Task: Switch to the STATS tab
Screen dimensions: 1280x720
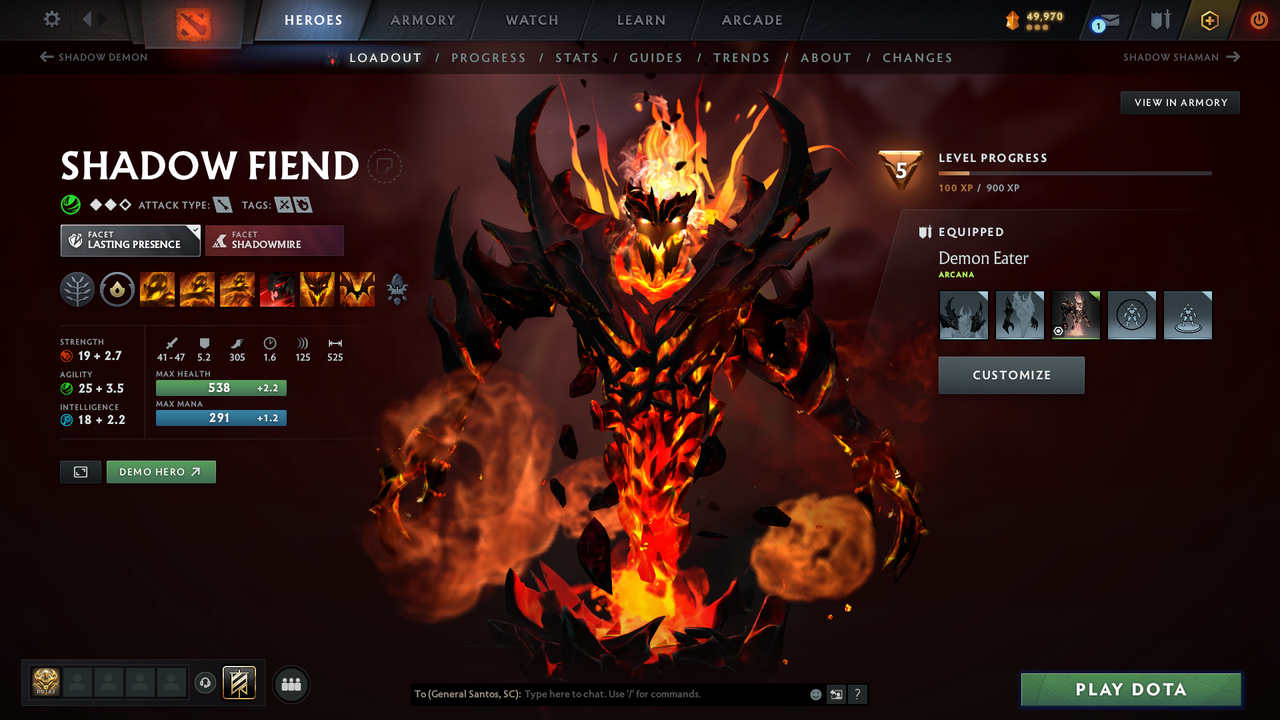Action: point(577,57)
